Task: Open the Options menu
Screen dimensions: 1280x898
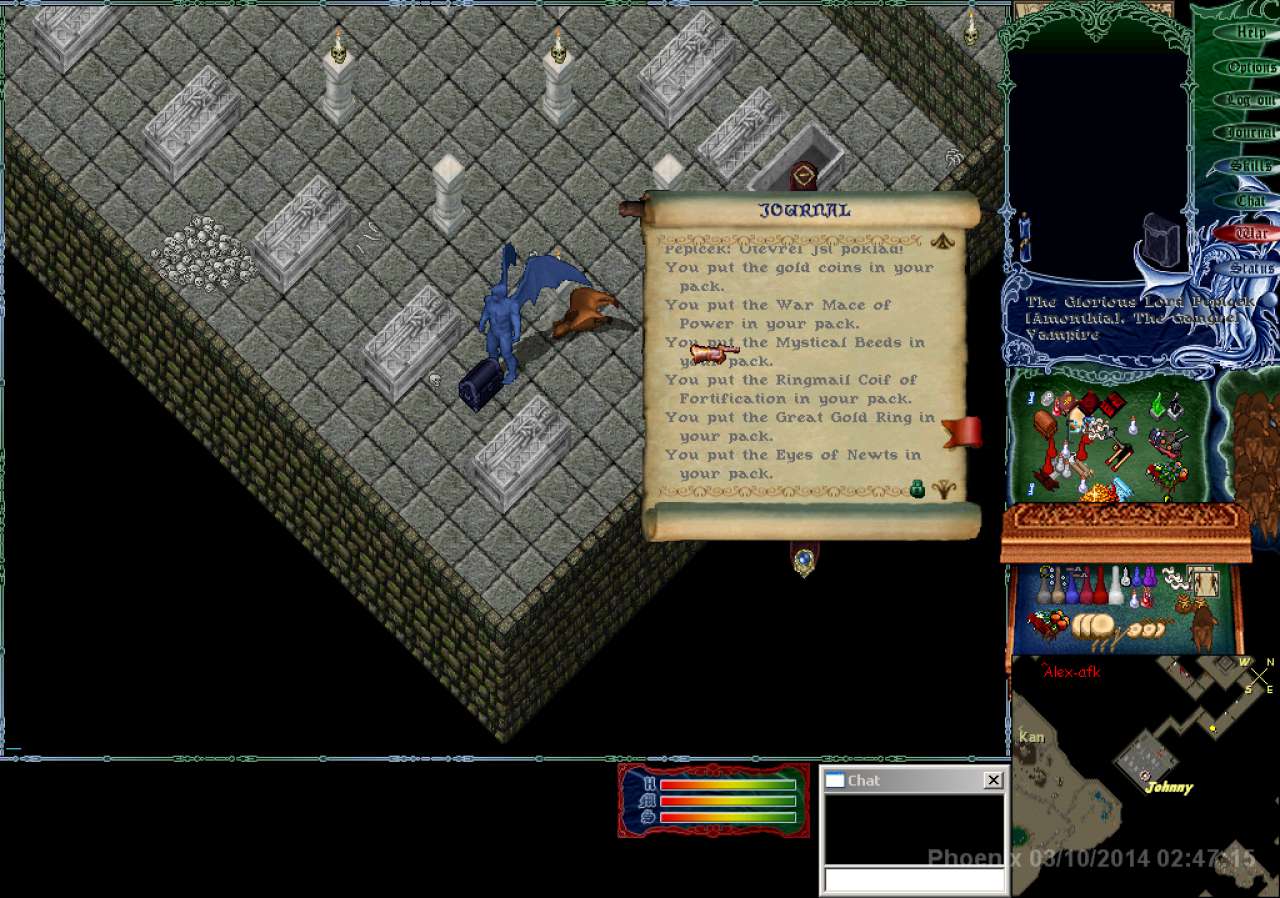Action: (x=1251, y=67)
